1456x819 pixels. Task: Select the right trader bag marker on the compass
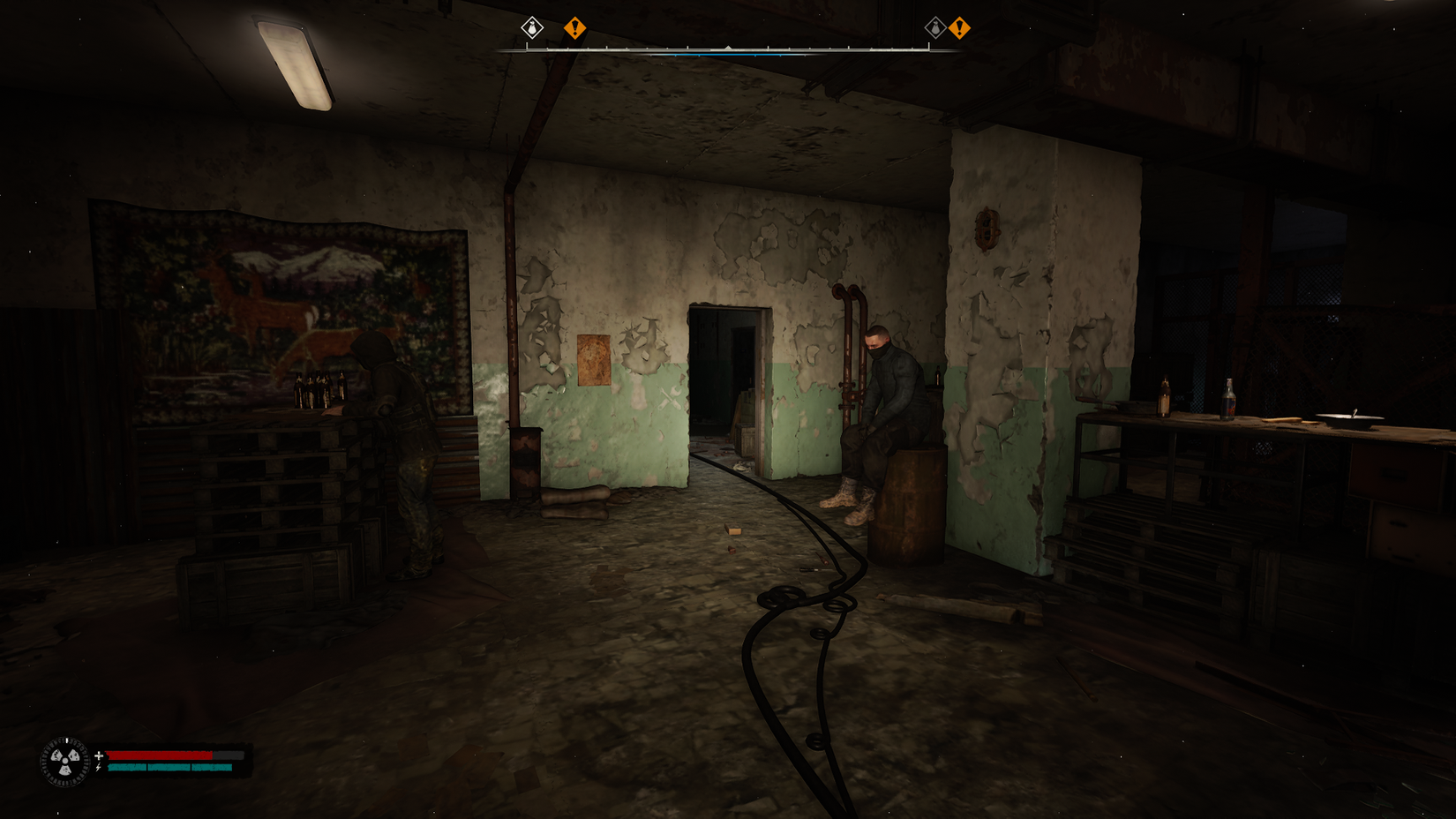click(x=934, y=29)
